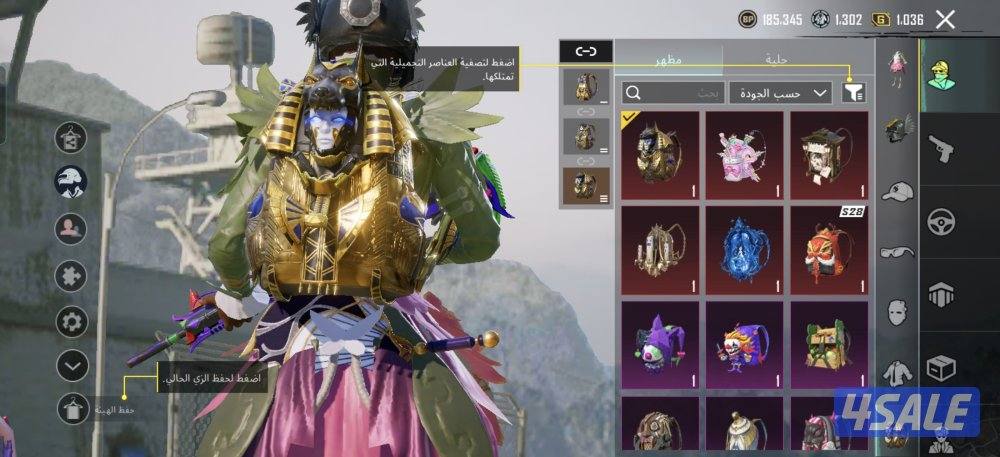Show the sunglasses eyewear subcategory

click(898, 252)
